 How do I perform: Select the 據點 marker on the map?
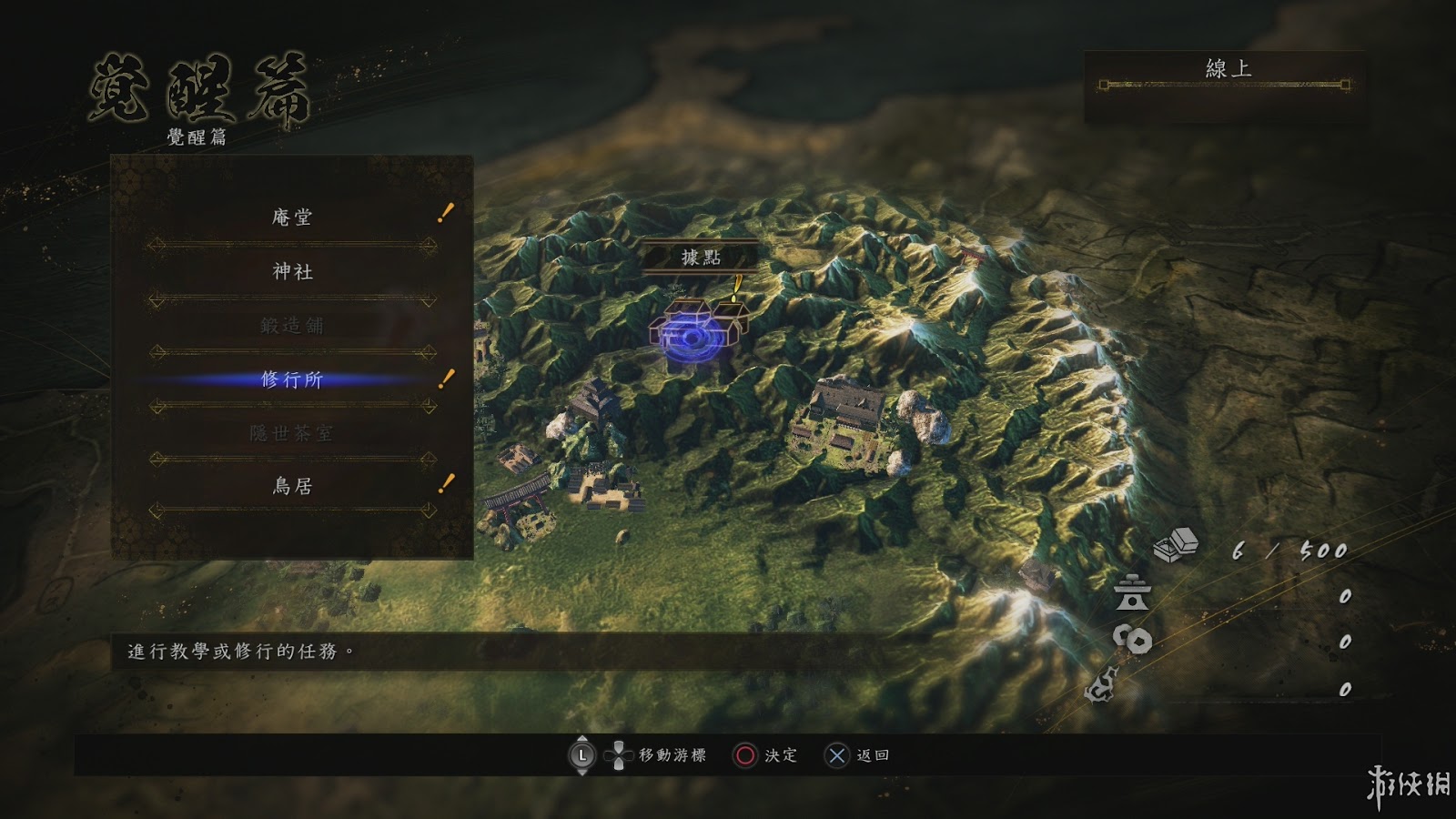701,258
